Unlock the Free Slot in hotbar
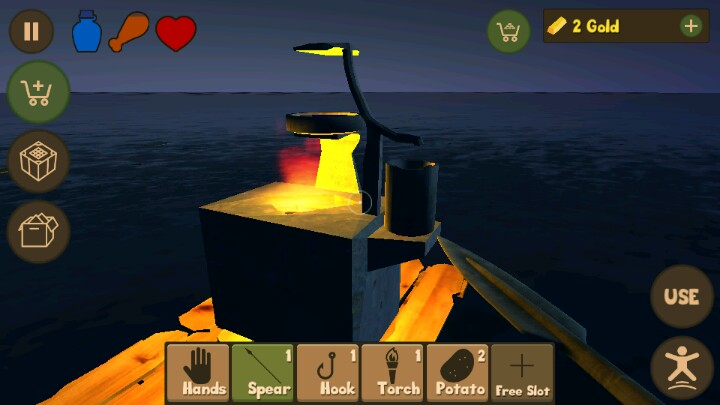Image resolution: width=720 pixels, height=405 pixels. [x=522, y=374]
